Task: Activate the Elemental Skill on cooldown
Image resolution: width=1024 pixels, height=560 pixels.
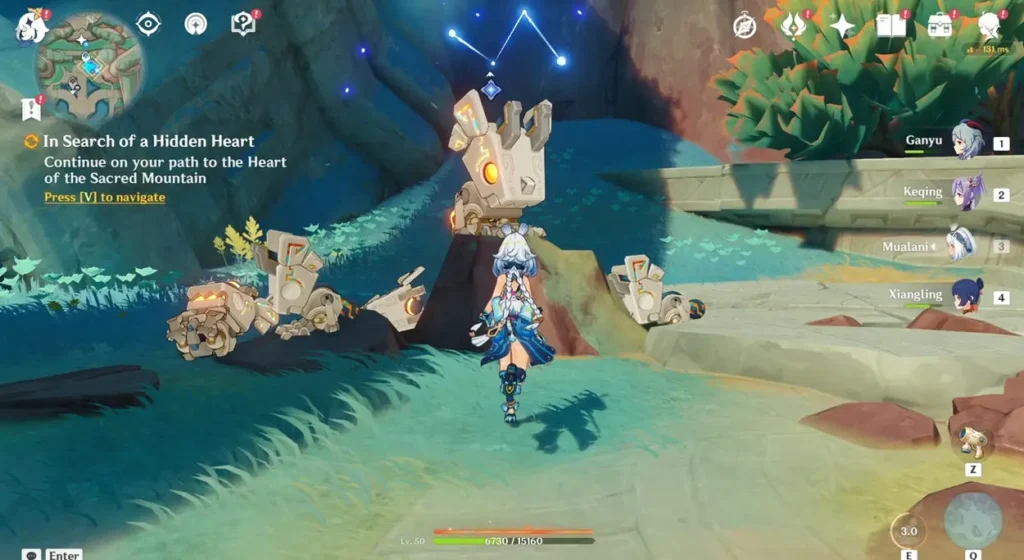Action: 908,530
